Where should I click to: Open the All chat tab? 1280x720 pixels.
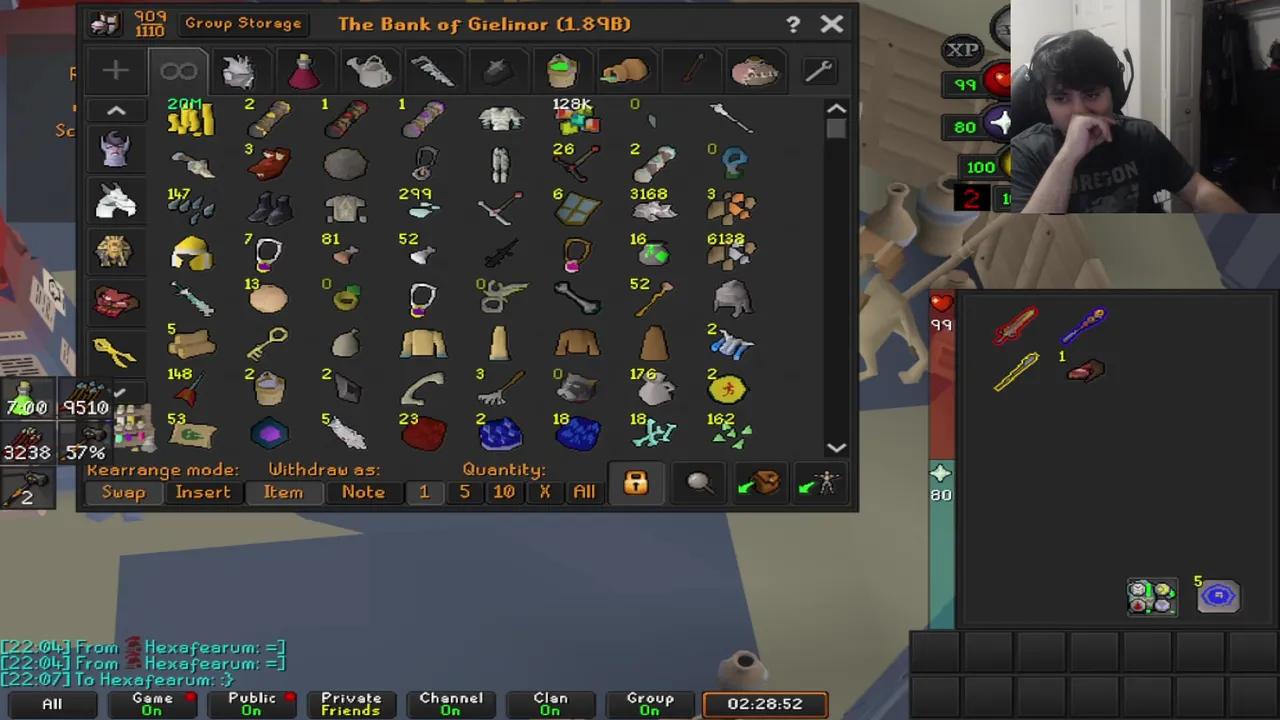tap(51, 703)
